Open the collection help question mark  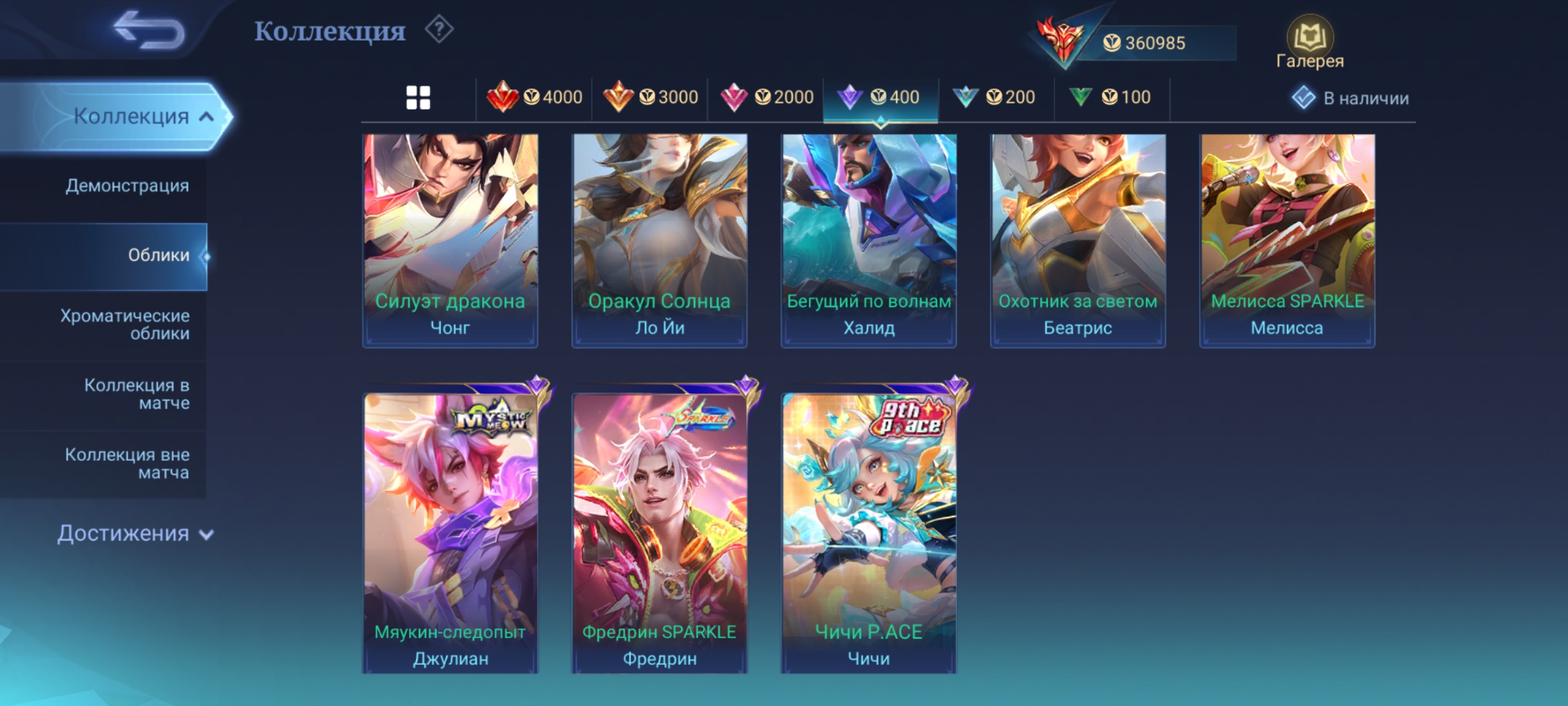[439, 30]
